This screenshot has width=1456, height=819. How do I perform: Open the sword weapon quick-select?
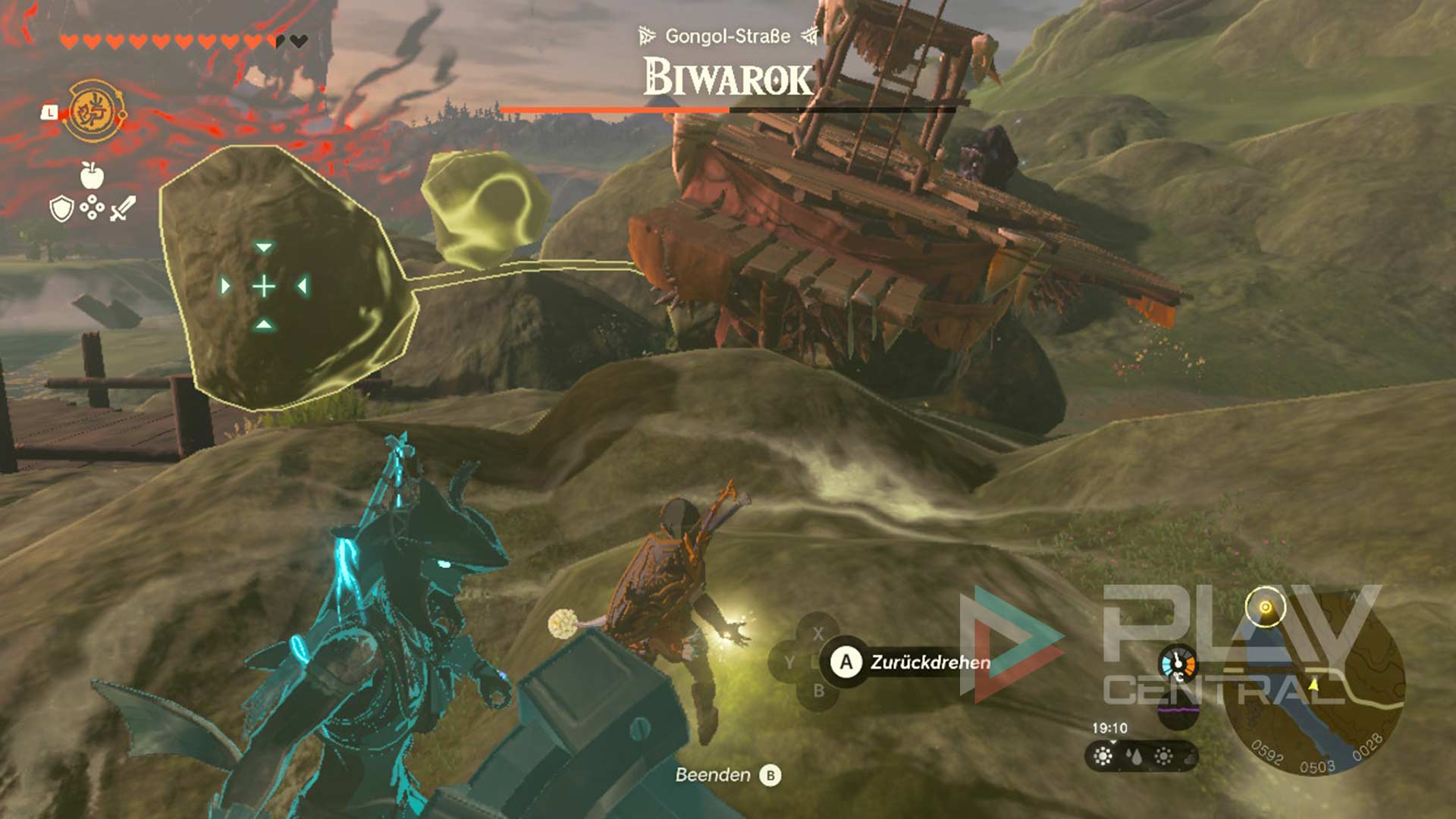click(123, 208)
